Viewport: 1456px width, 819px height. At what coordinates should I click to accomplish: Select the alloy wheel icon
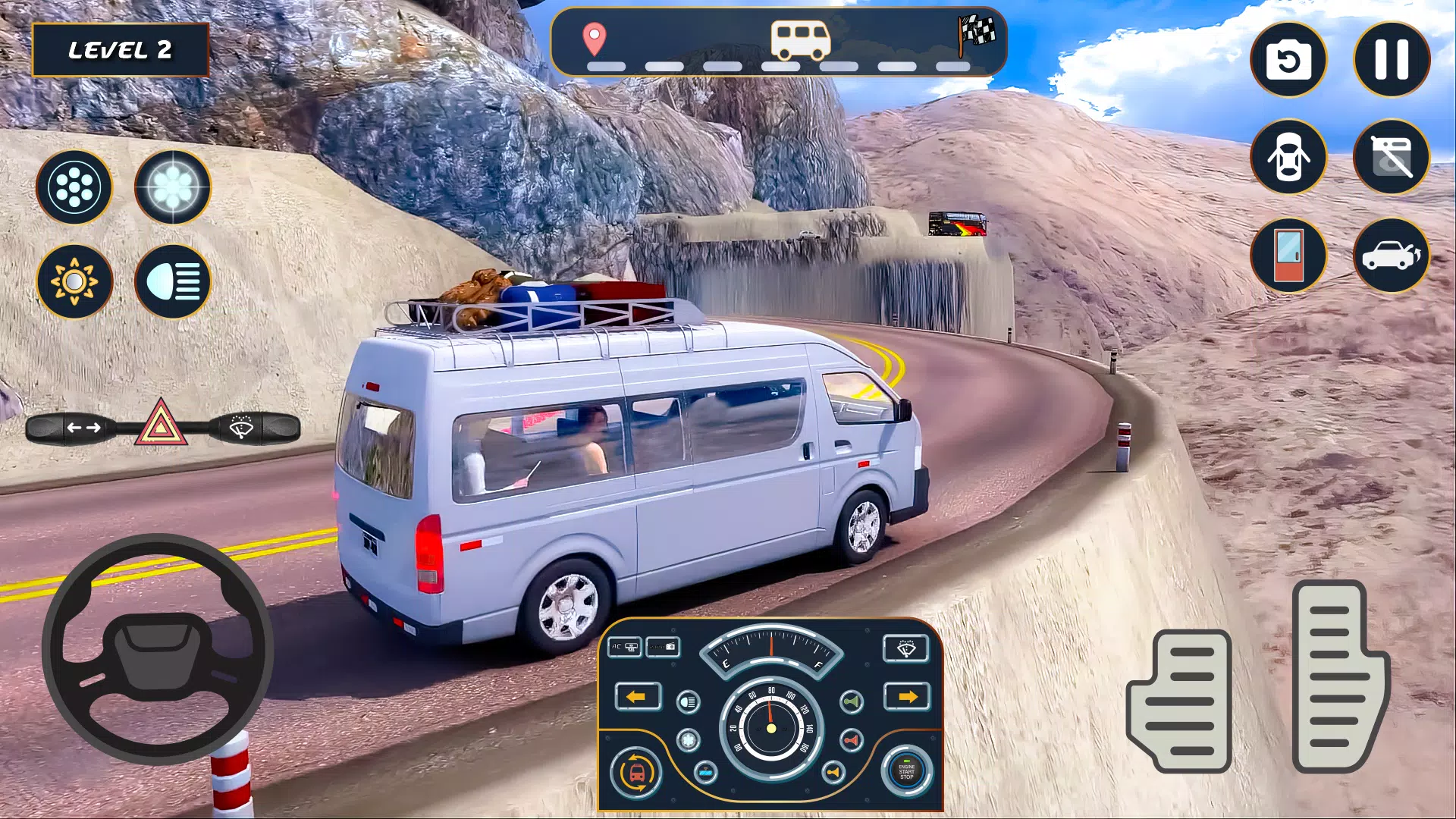click(74, 187)
